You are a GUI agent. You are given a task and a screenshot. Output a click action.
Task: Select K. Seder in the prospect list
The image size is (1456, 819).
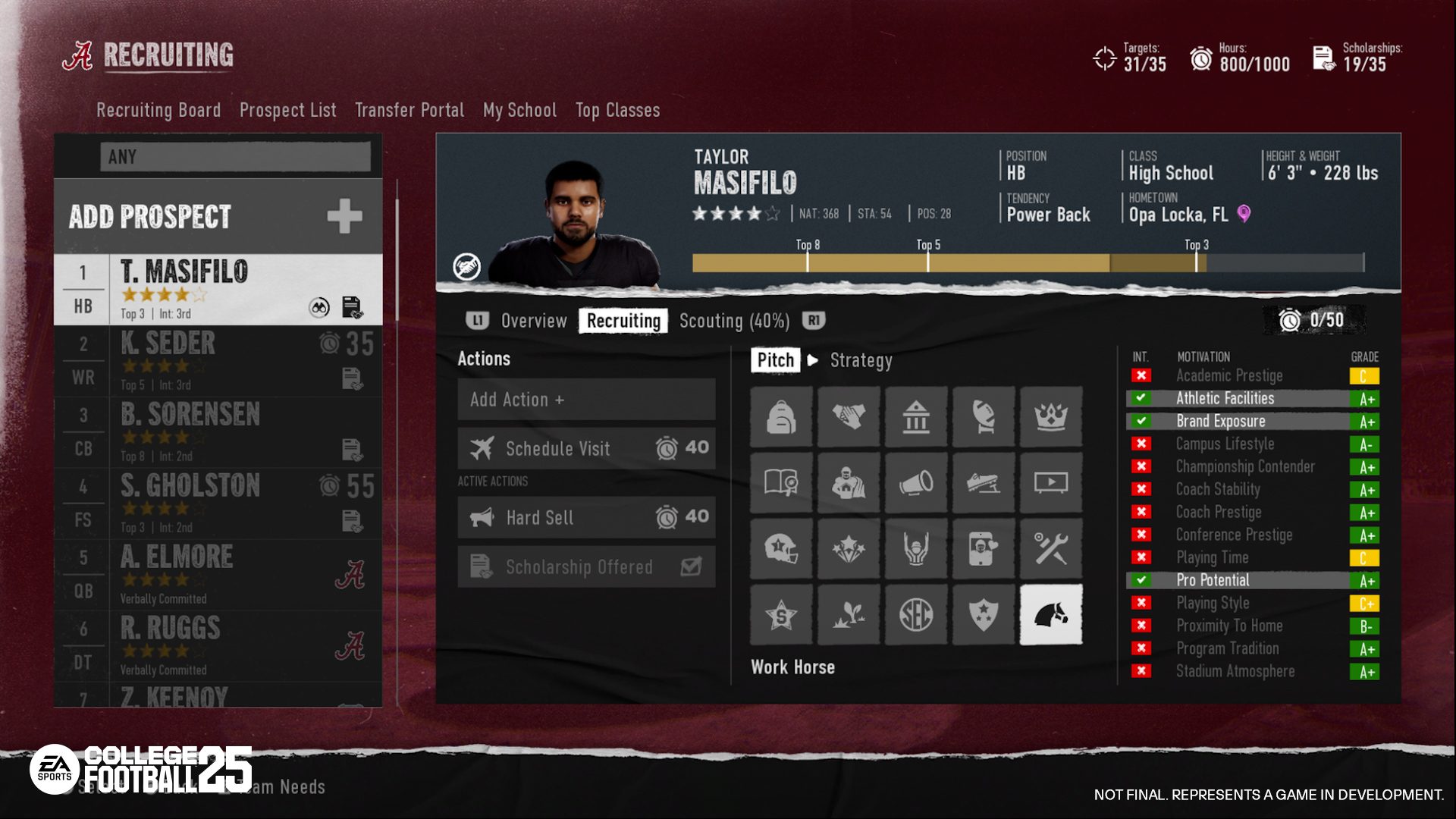point(218,361)
